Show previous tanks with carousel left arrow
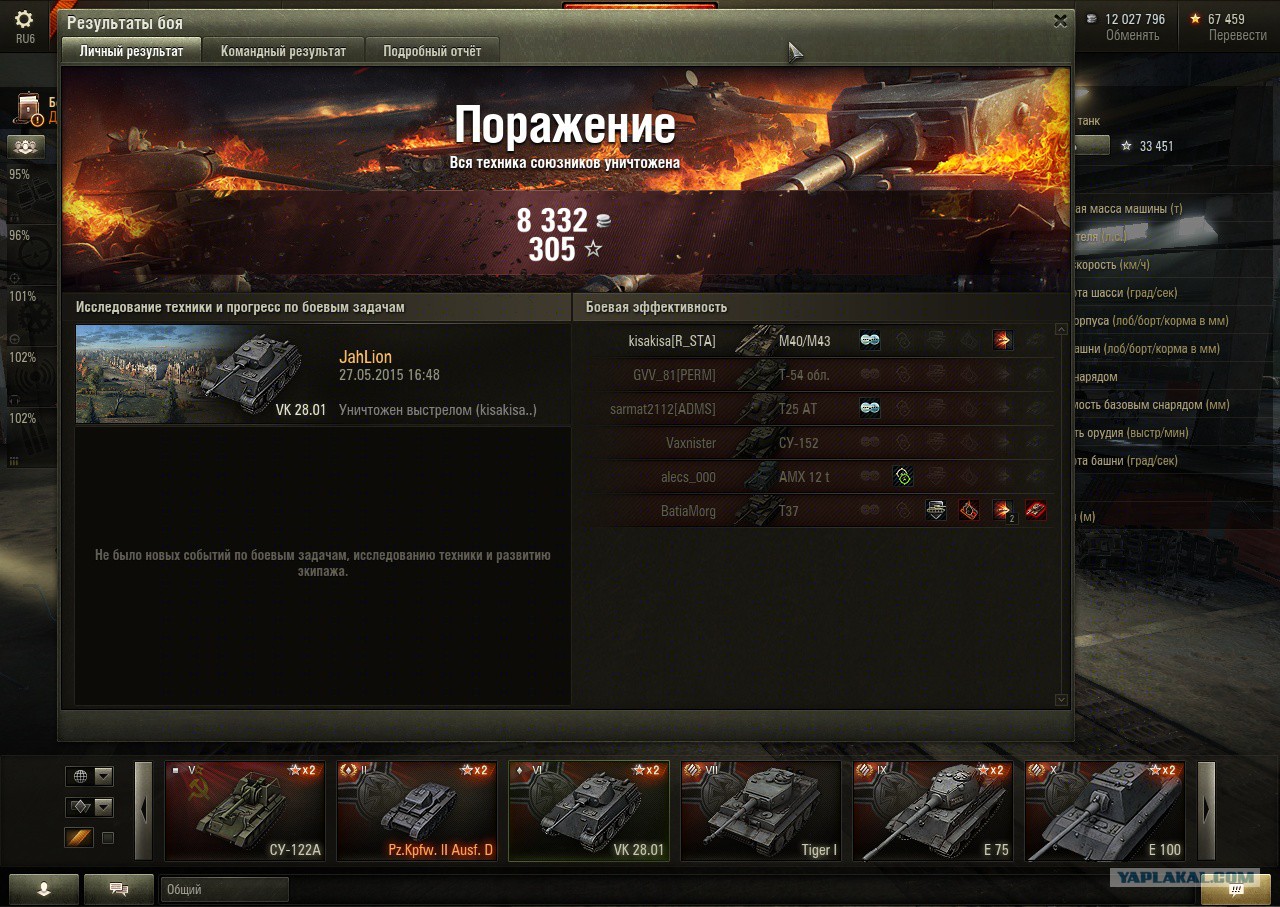This screenshot has height=907, width=1280. click(144, 811)
